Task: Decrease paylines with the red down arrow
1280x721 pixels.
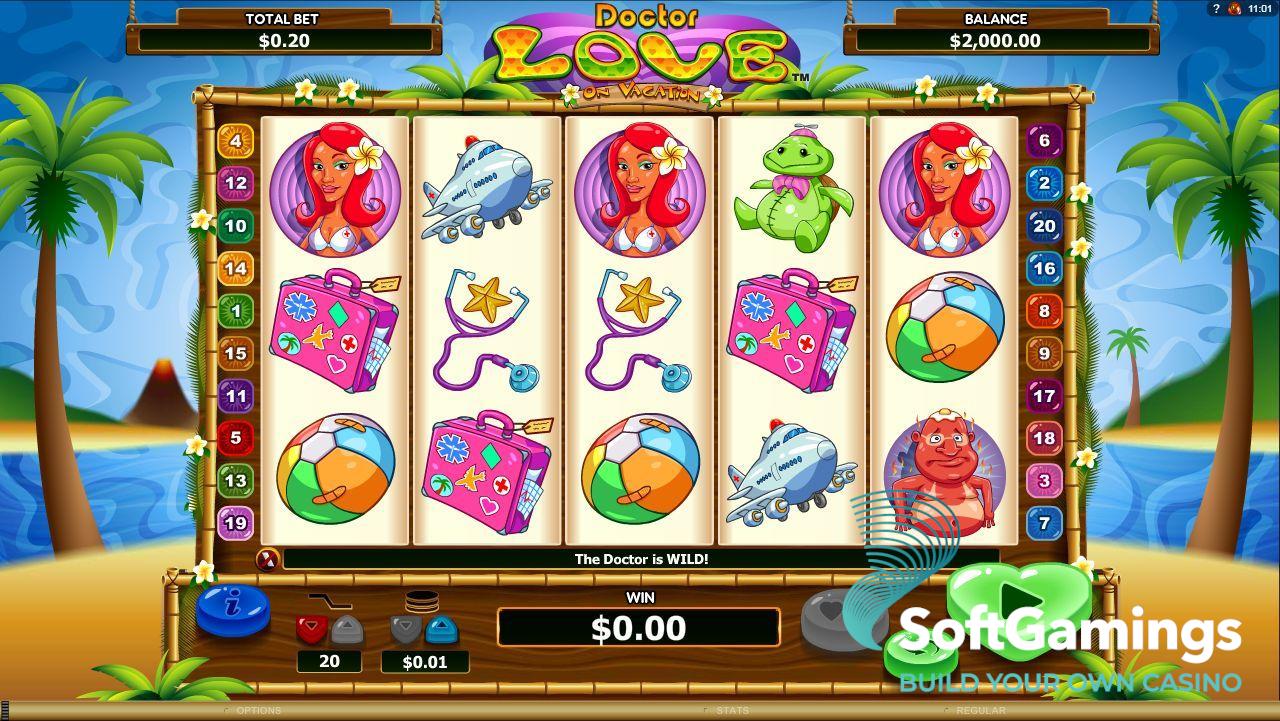Action: [311, 629]
